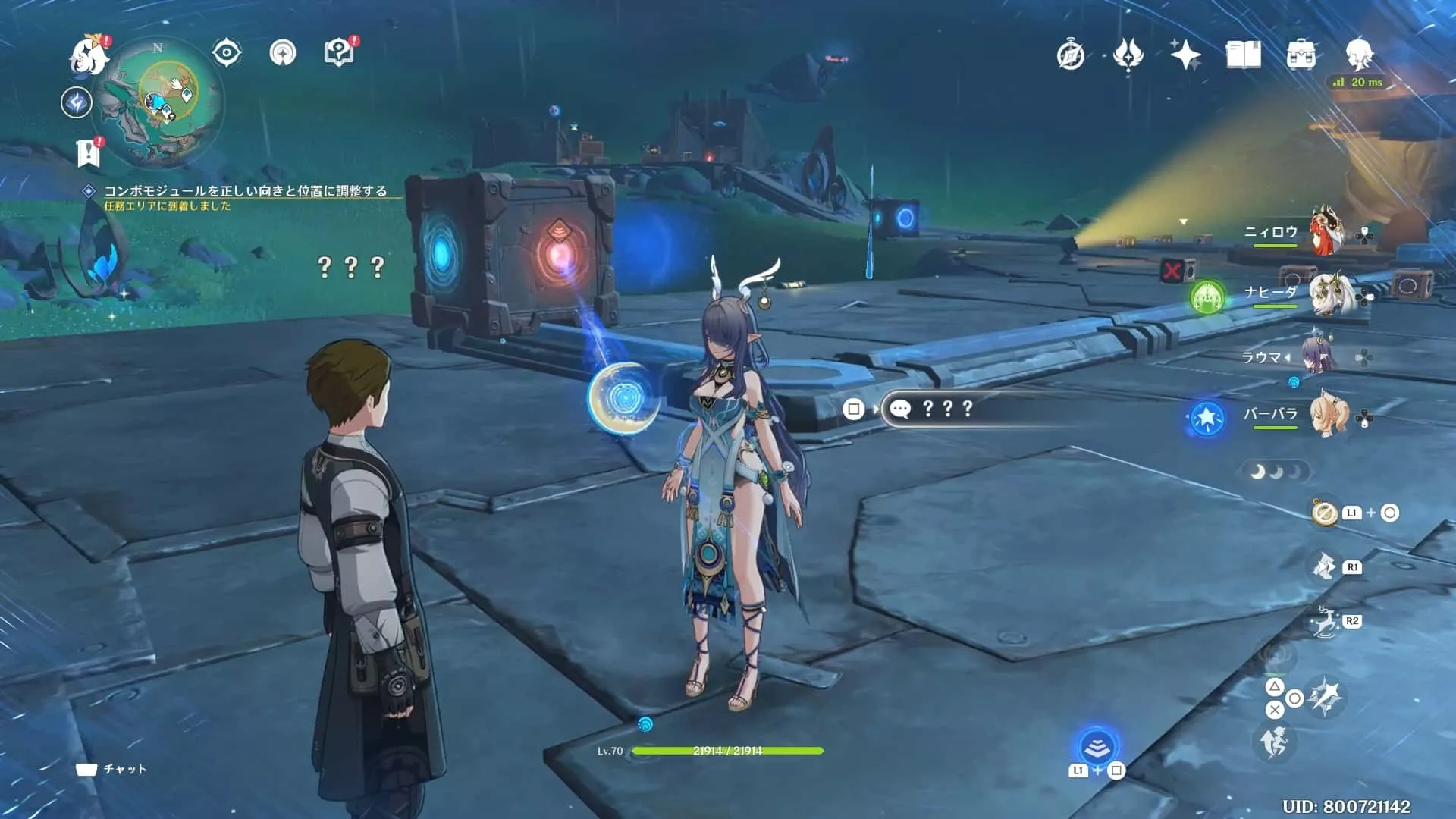Switch to party member ナヒーダ
The image size is (1456, 819).
(1329, 292)
